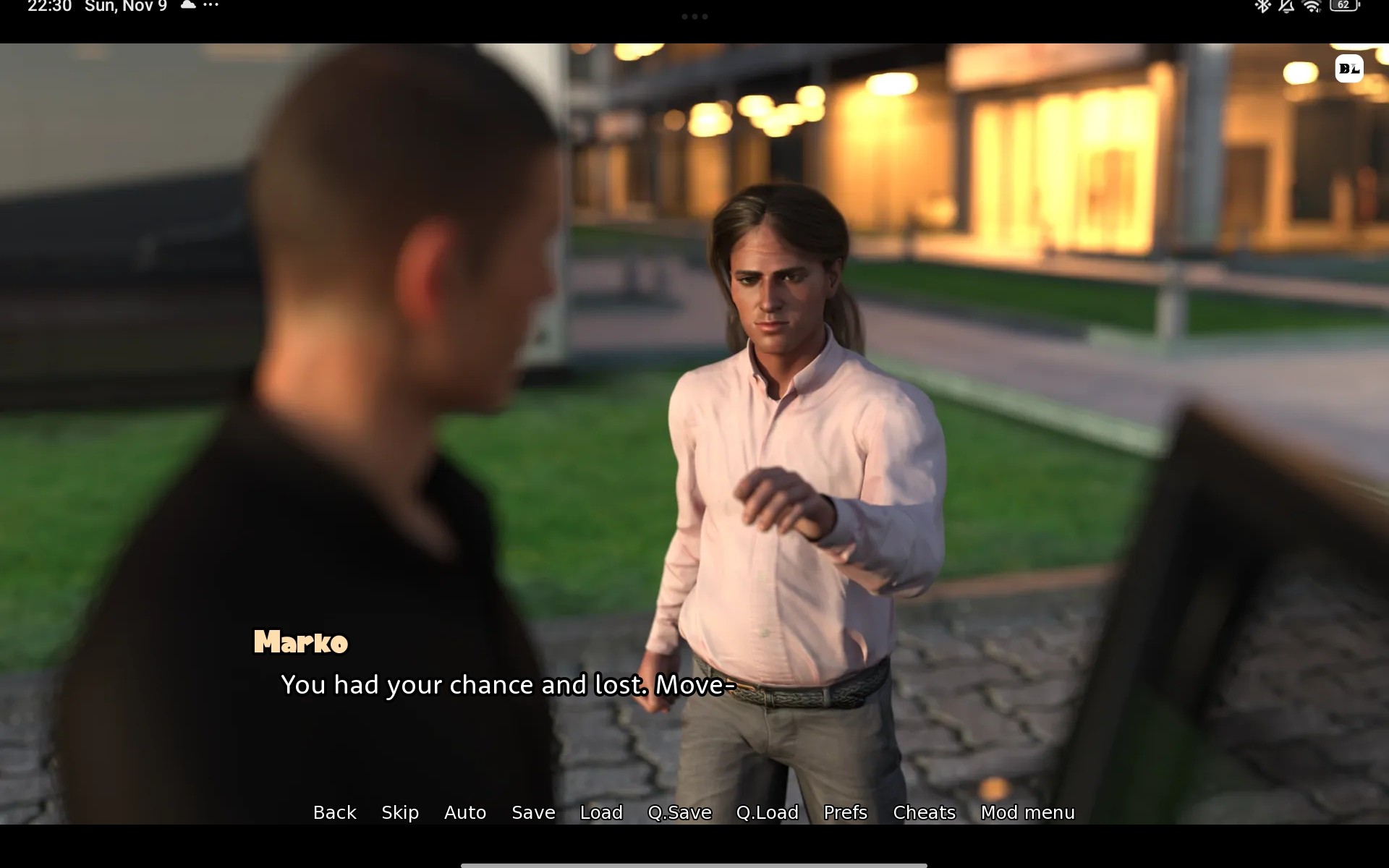Activate the Skip button
Screen dimensions: 1389x868
(400, 812)
